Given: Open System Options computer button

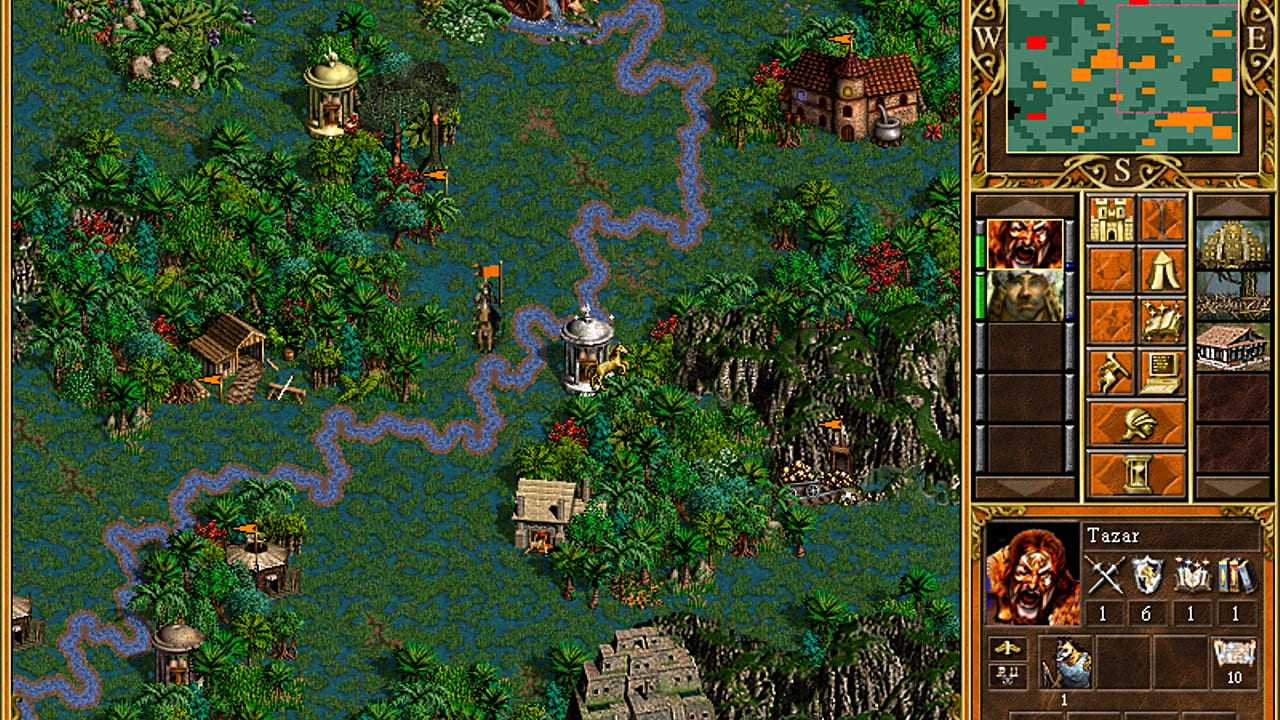Looking at the screenshot, I should click(1162, 372).
